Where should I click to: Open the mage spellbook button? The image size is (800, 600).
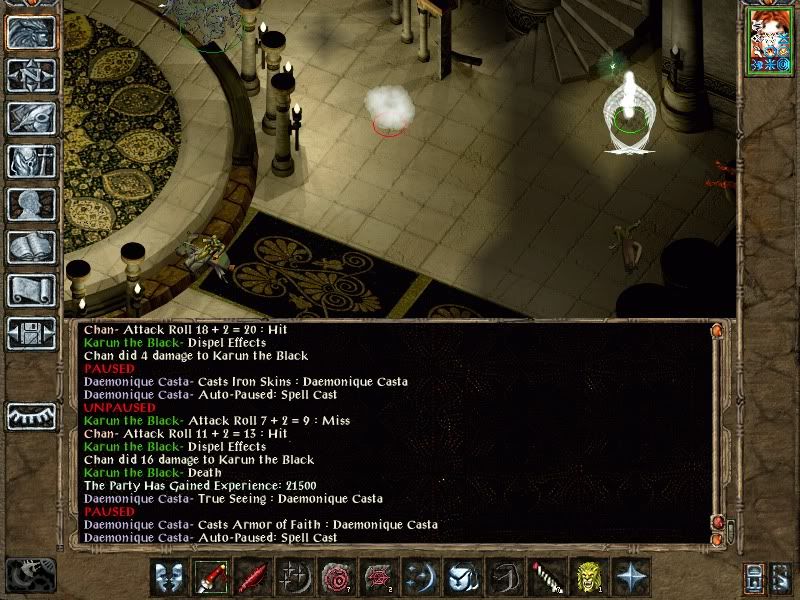tap(31, 247)
